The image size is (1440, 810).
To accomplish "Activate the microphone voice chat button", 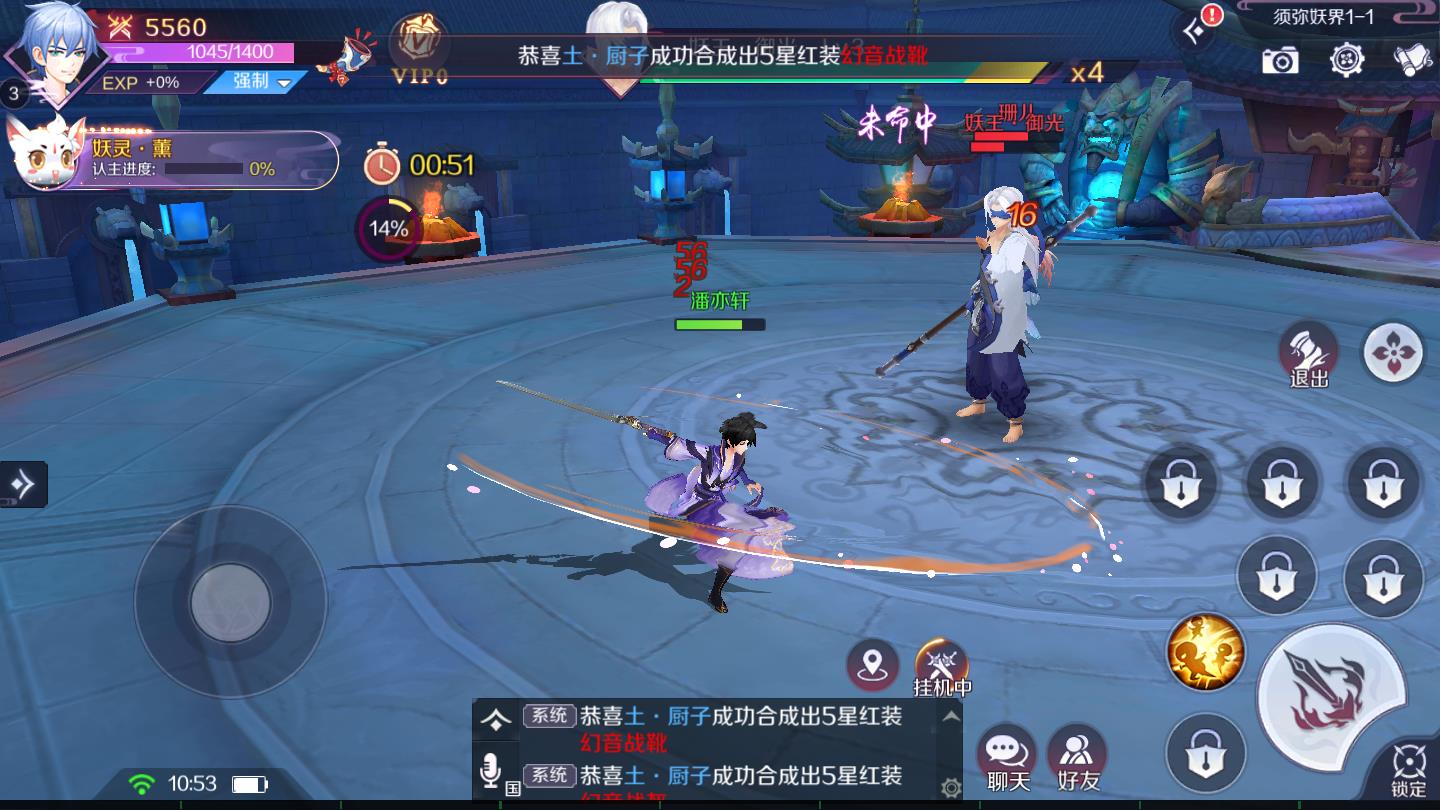I will [x=490, y=771].
